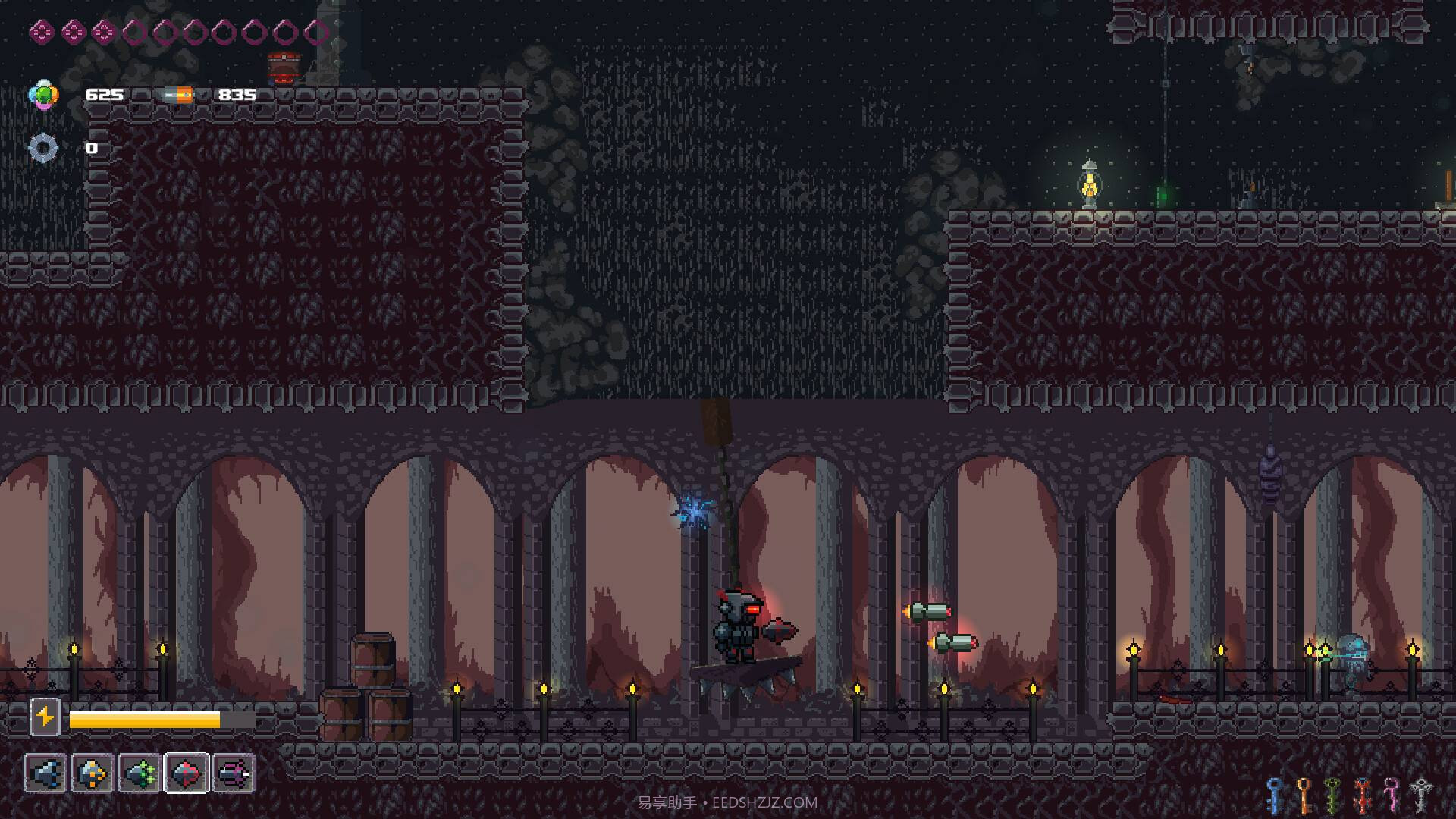Pick the red arrowhead weapon slot
Image resolution: width=1456 pixels, height=819 pixels.
[x=187, y=773]
